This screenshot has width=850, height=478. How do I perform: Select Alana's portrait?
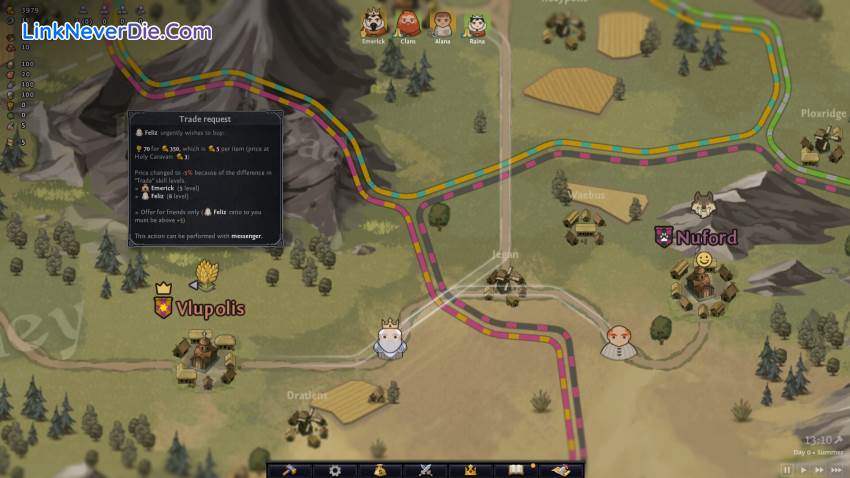(x=441, y=22)
